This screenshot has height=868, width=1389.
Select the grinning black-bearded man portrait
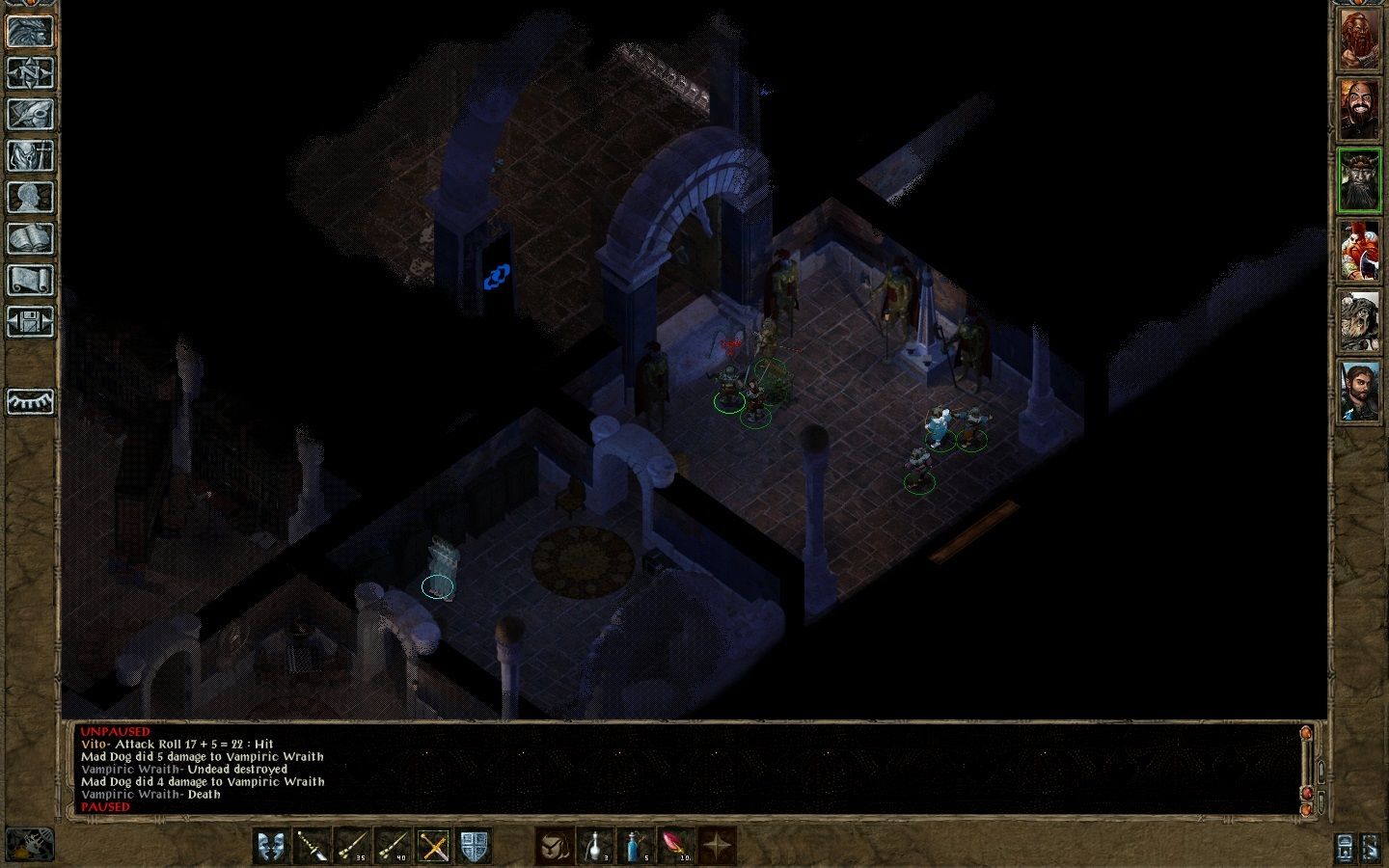coord(1360,111)
